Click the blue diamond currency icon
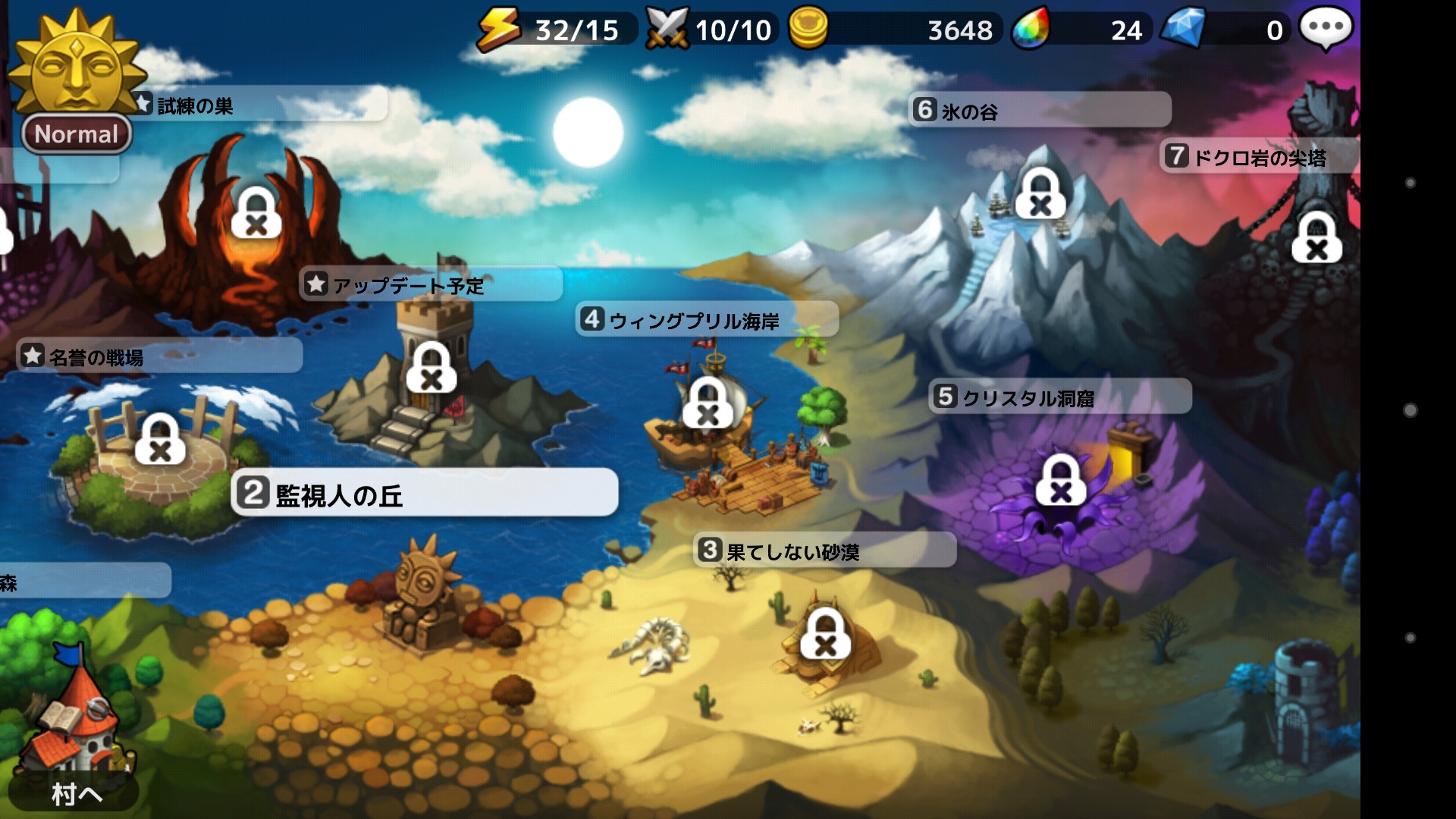The height and width of the screenshot is (819, 1456). coord(1183,29)
